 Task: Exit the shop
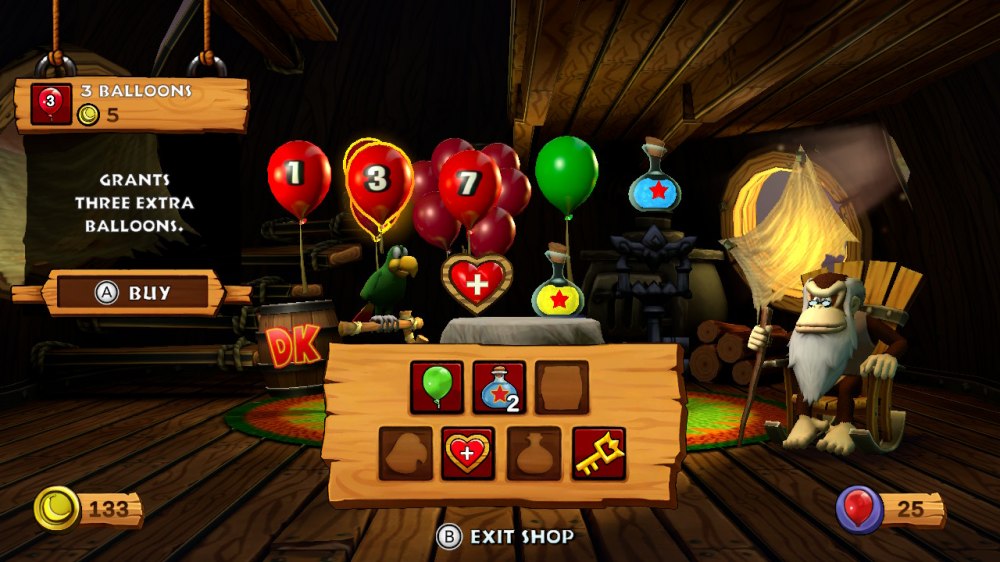(506, 537)
